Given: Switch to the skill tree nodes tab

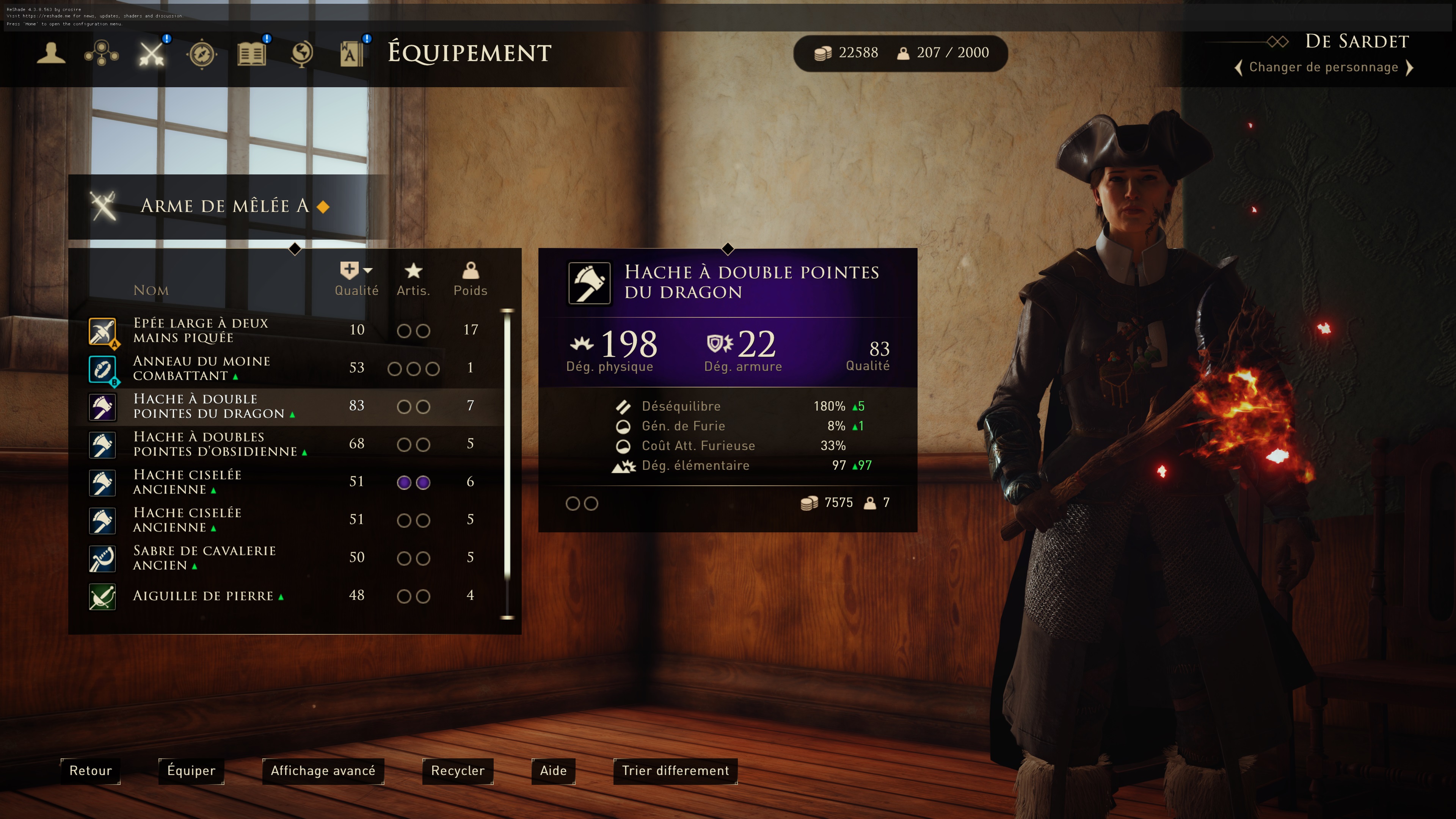Looking at the screenshot, I should pos(101,54).
